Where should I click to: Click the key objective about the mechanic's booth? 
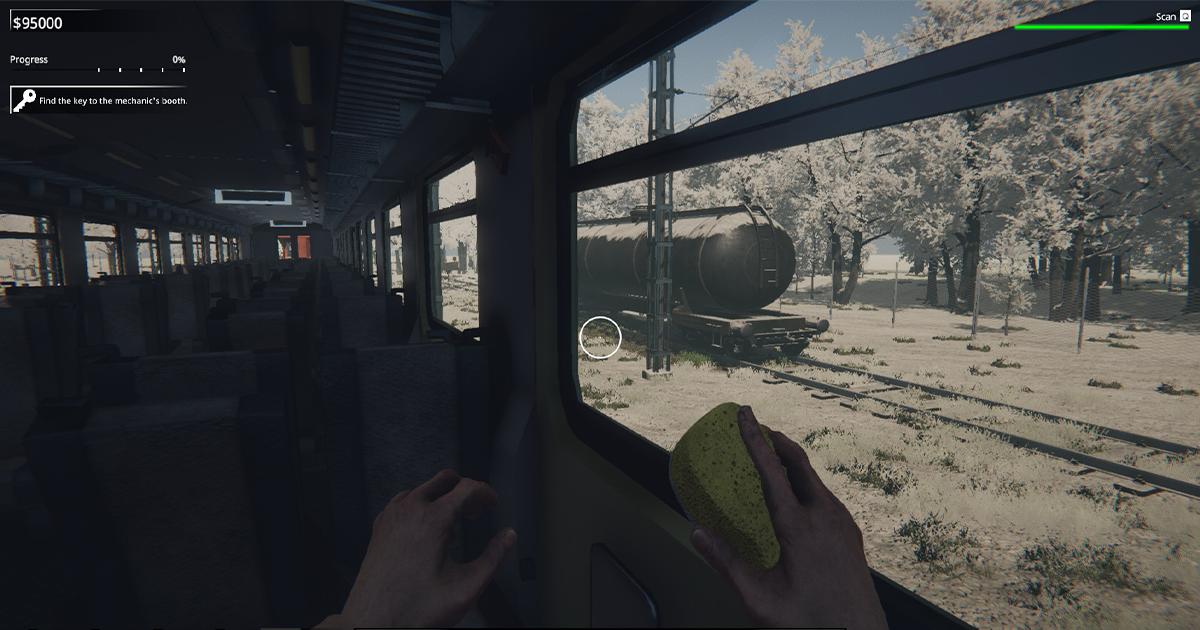pyautogui.click(x=100, y=100)
